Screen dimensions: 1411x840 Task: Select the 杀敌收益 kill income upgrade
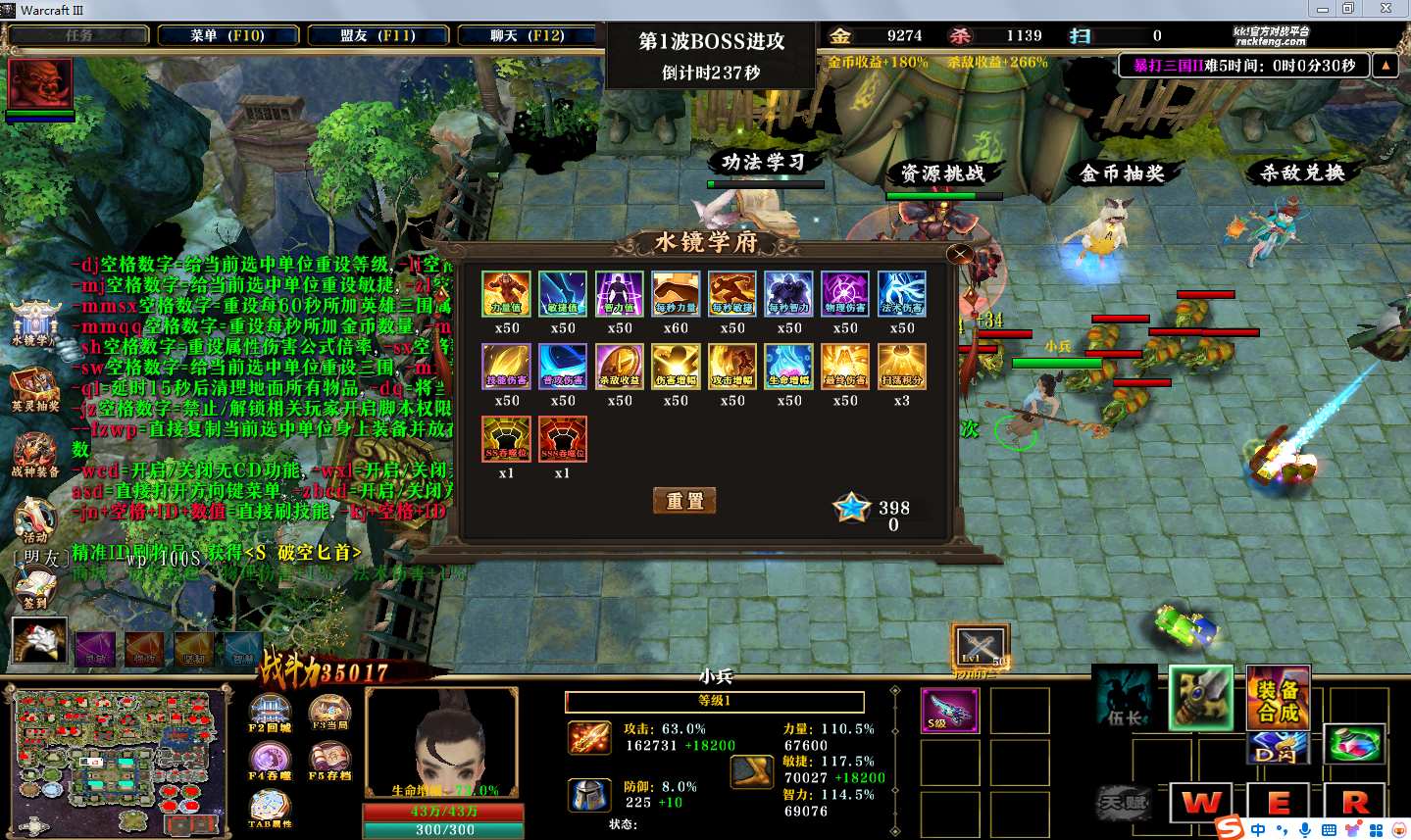[x=620, y=367]
